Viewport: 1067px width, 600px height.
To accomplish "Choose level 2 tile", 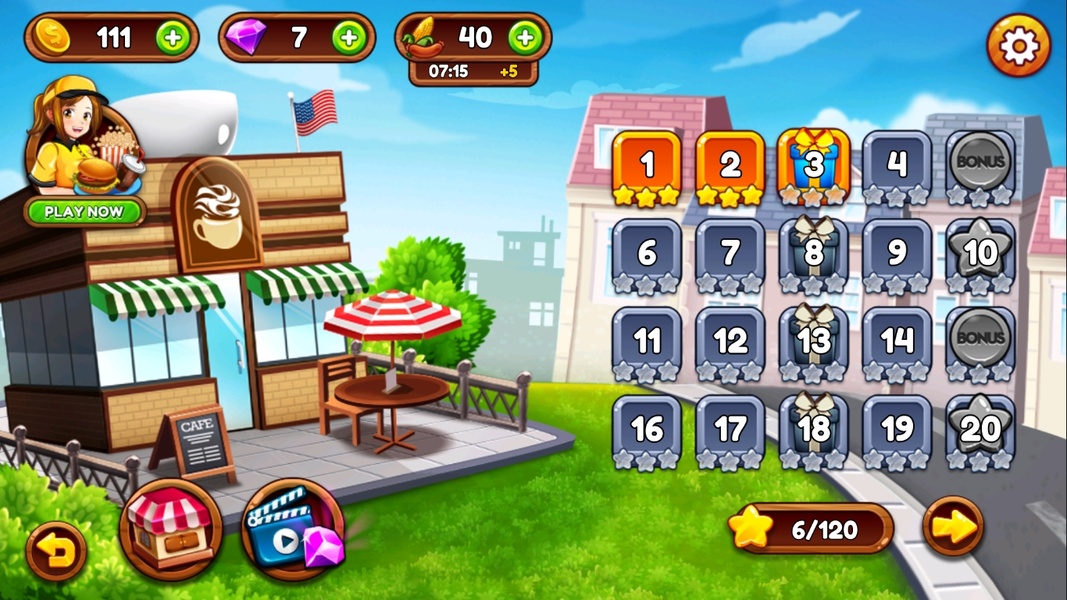I will pyautogui.click(x=730, y=166).
